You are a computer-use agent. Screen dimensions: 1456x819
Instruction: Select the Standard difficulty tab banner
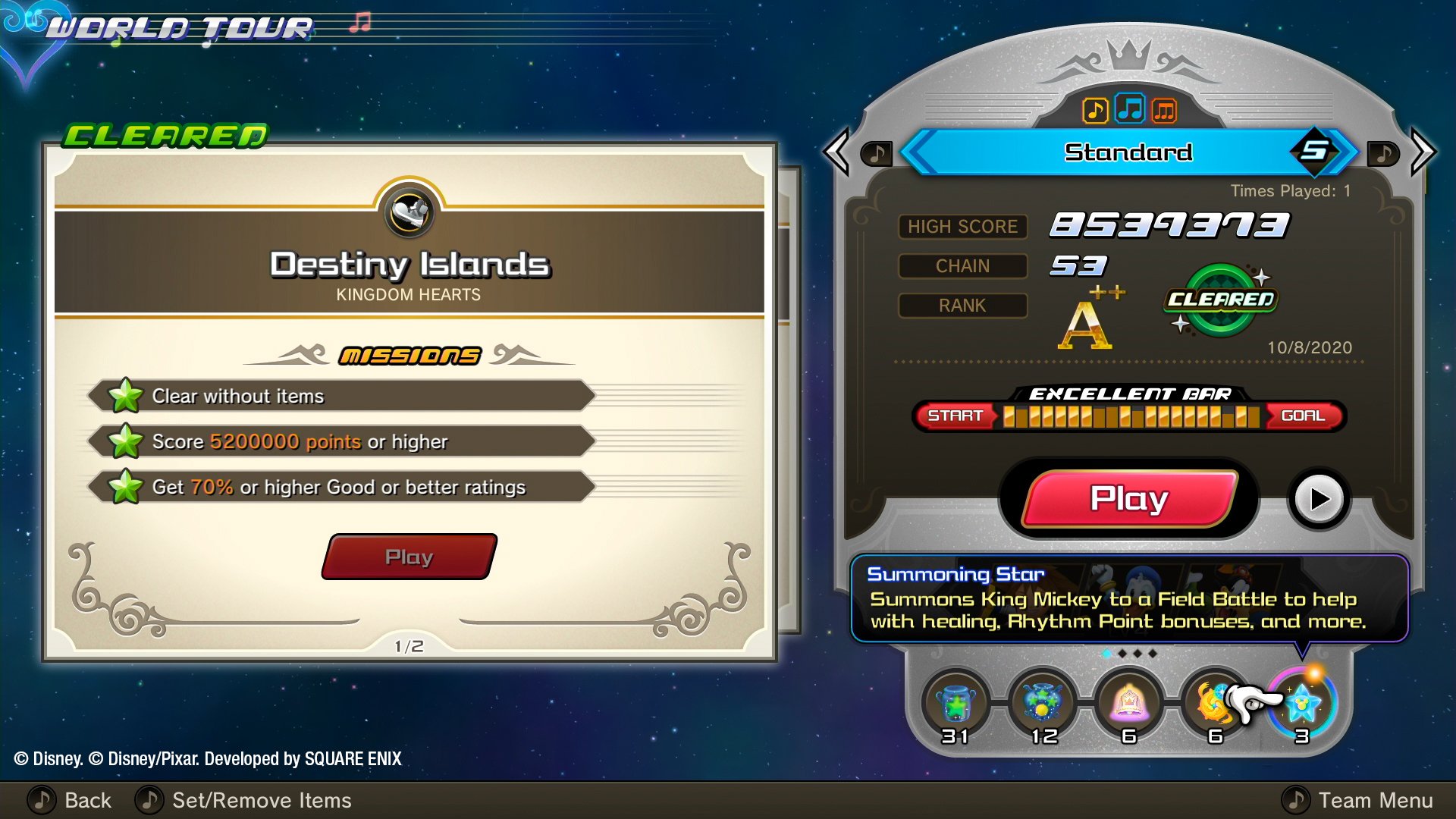click(1129, 151)
